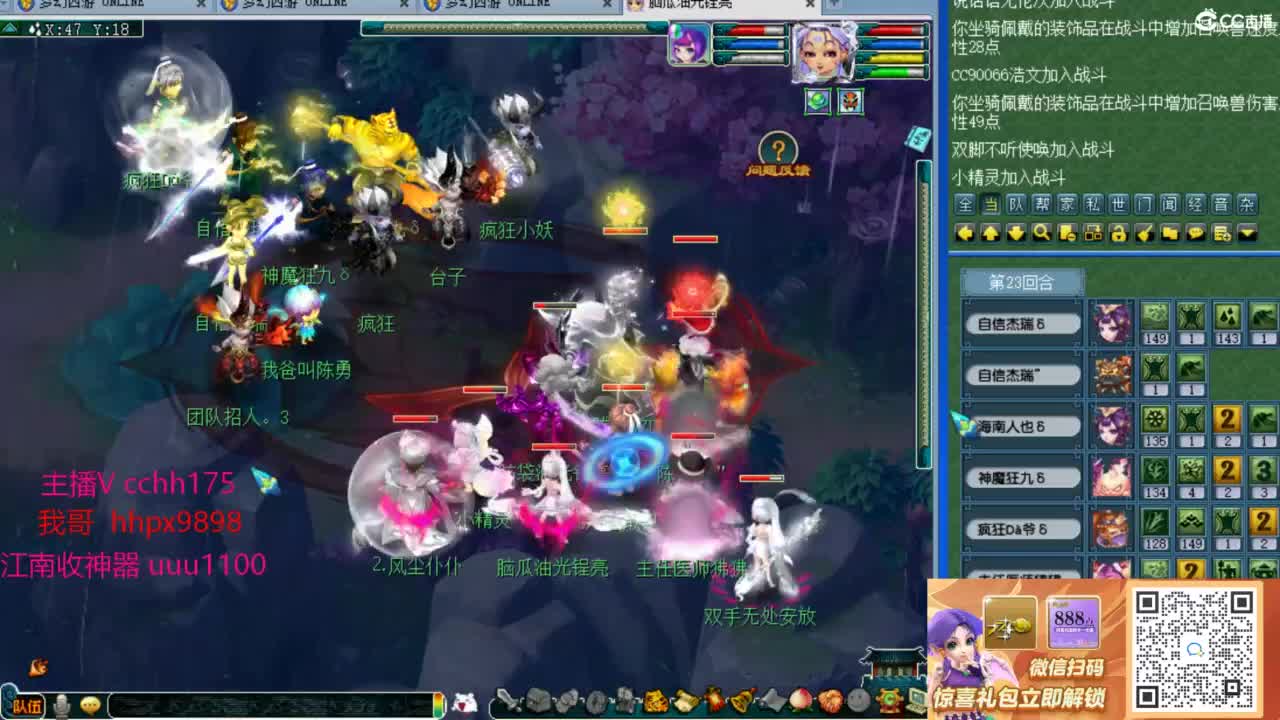Image resolution: width=1280 pixels, height=720 pixels.
Task: Open the yellow dropdown arrow in the chat toolbar
Action: (1246, 231)
